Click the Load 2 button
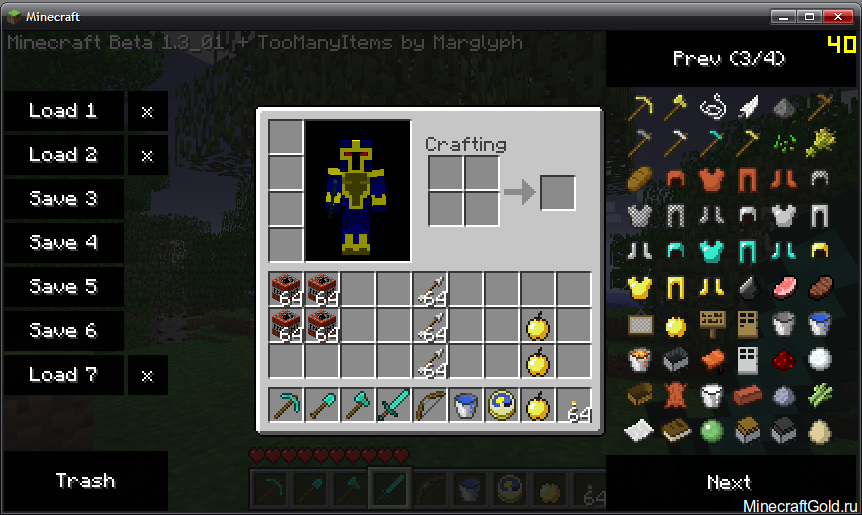The image size is (862, 515). [x=63, y=155]
